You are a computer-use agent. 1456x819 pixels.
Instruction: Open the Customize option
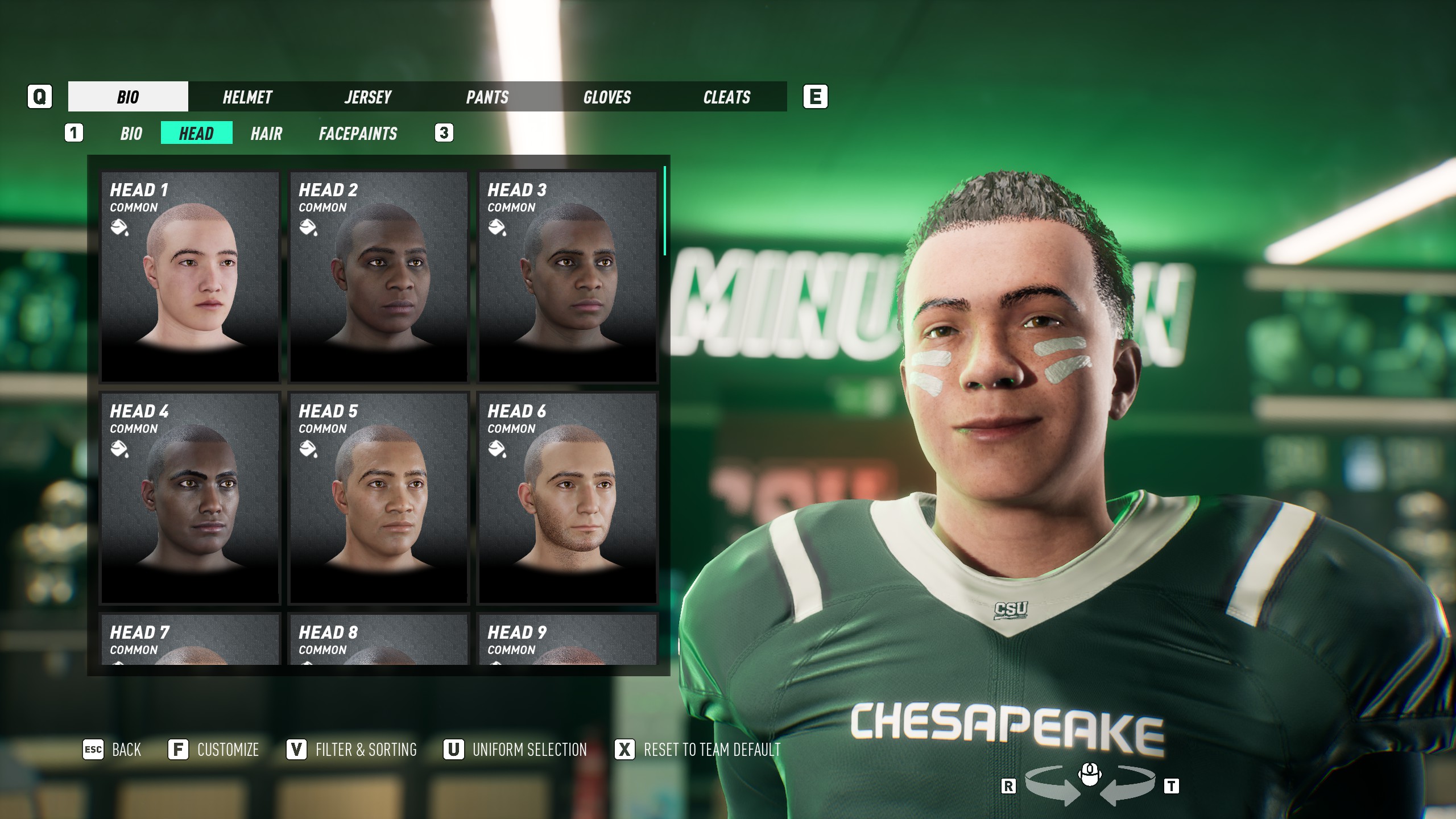pos(214,750)
